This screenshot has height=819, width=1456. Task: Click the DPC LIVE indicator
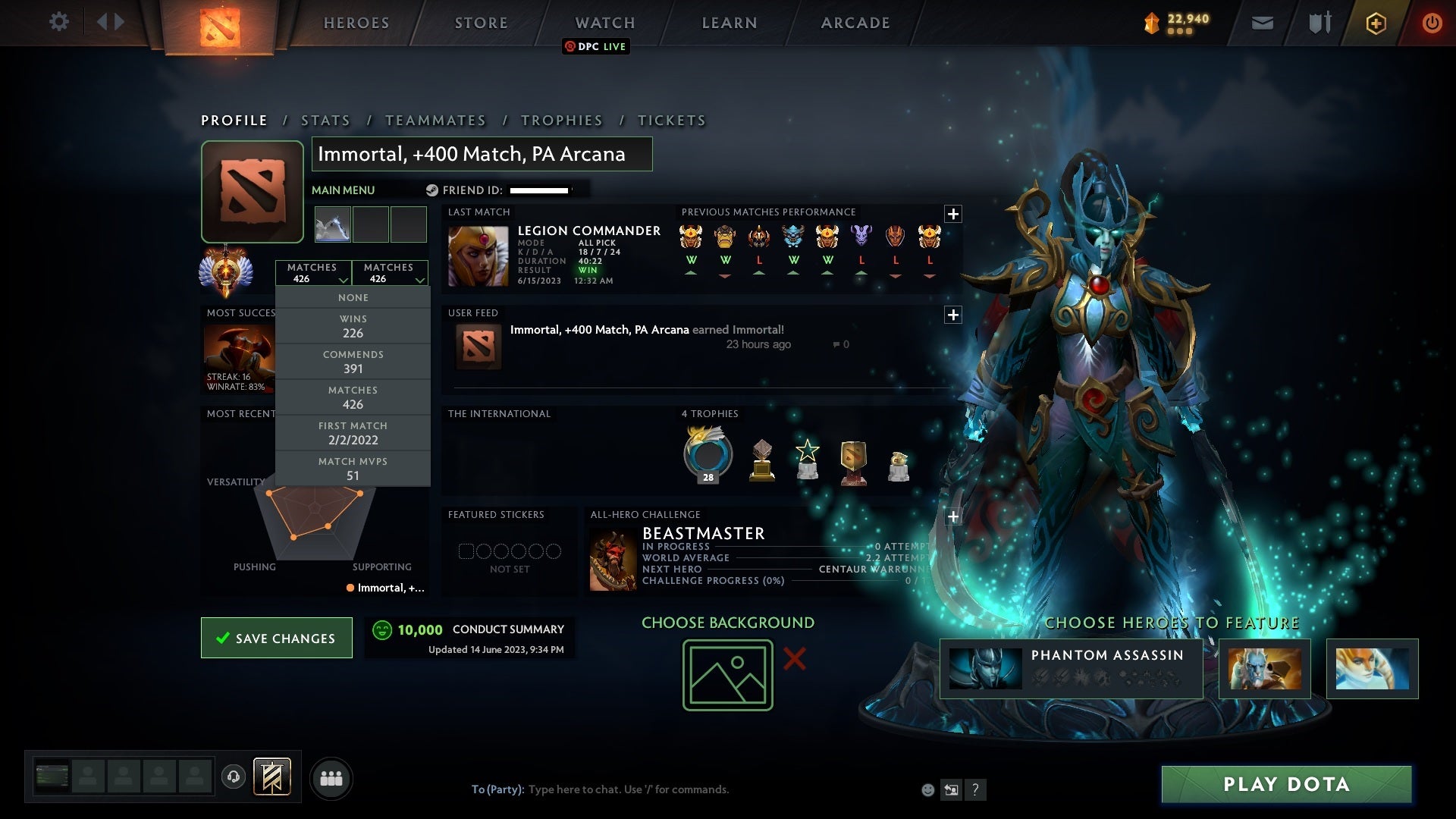coord(596,46)
